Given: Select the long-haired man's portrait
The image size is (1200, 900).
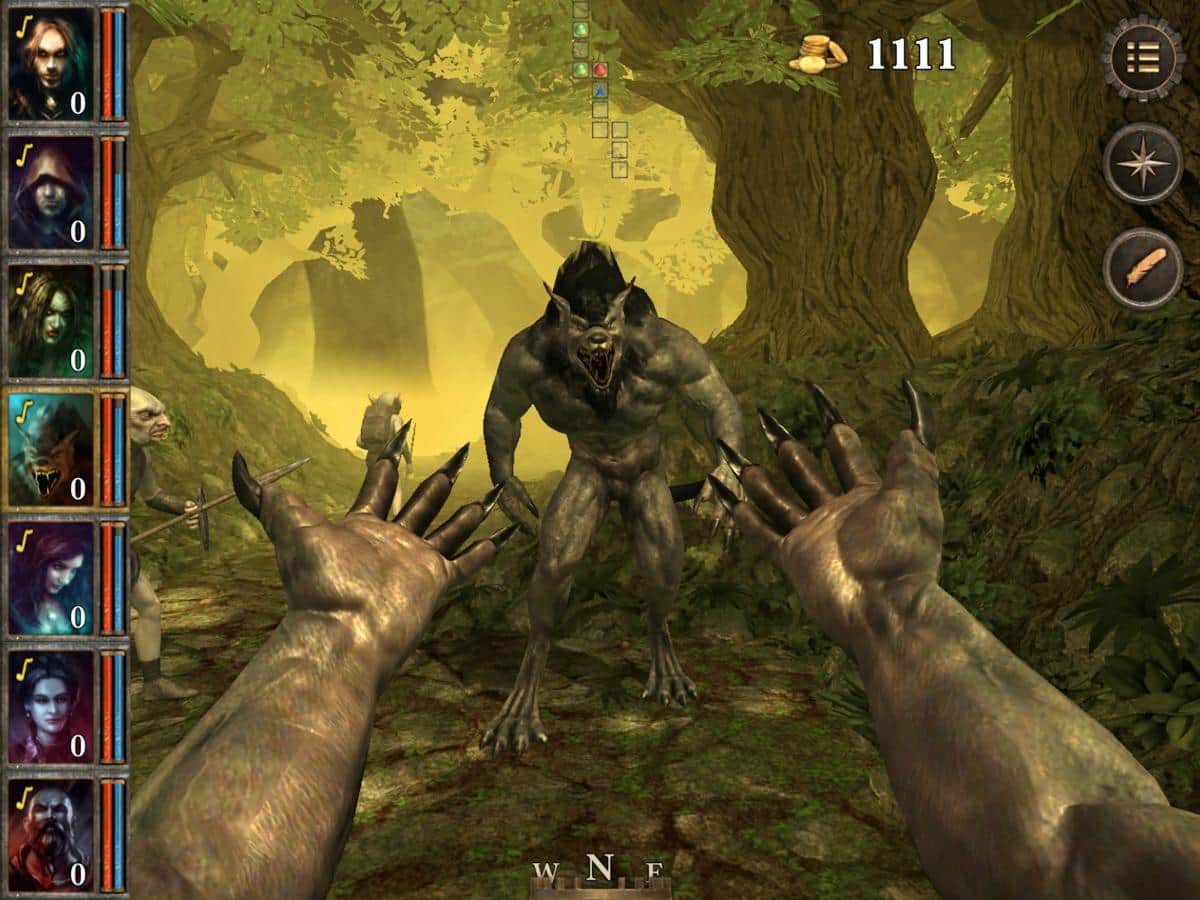Looking at the screenshot, I should click(x=51, y=64).
